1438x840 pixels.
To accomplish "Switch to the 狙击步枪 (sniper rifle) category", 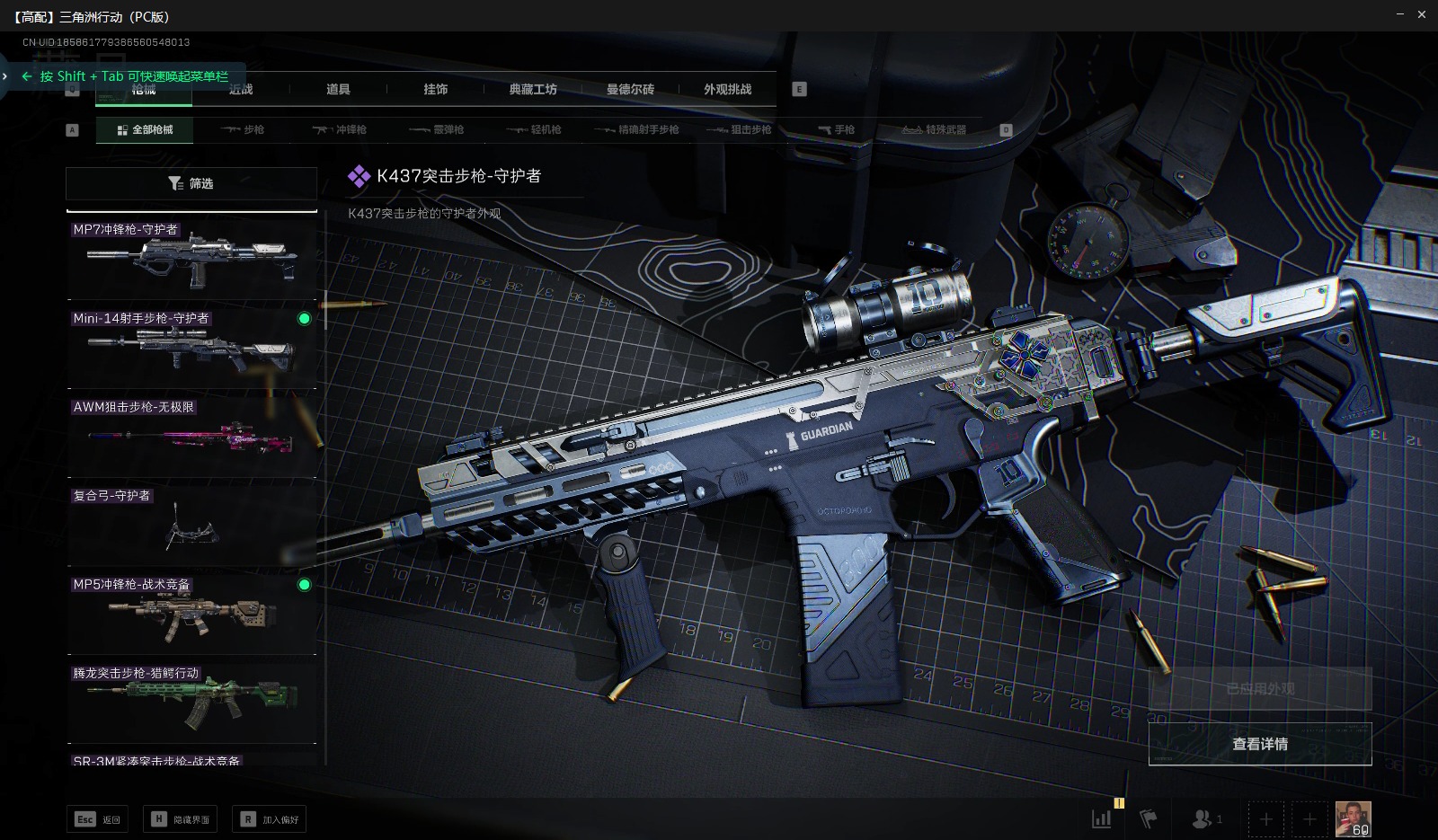I will (739, 129).
